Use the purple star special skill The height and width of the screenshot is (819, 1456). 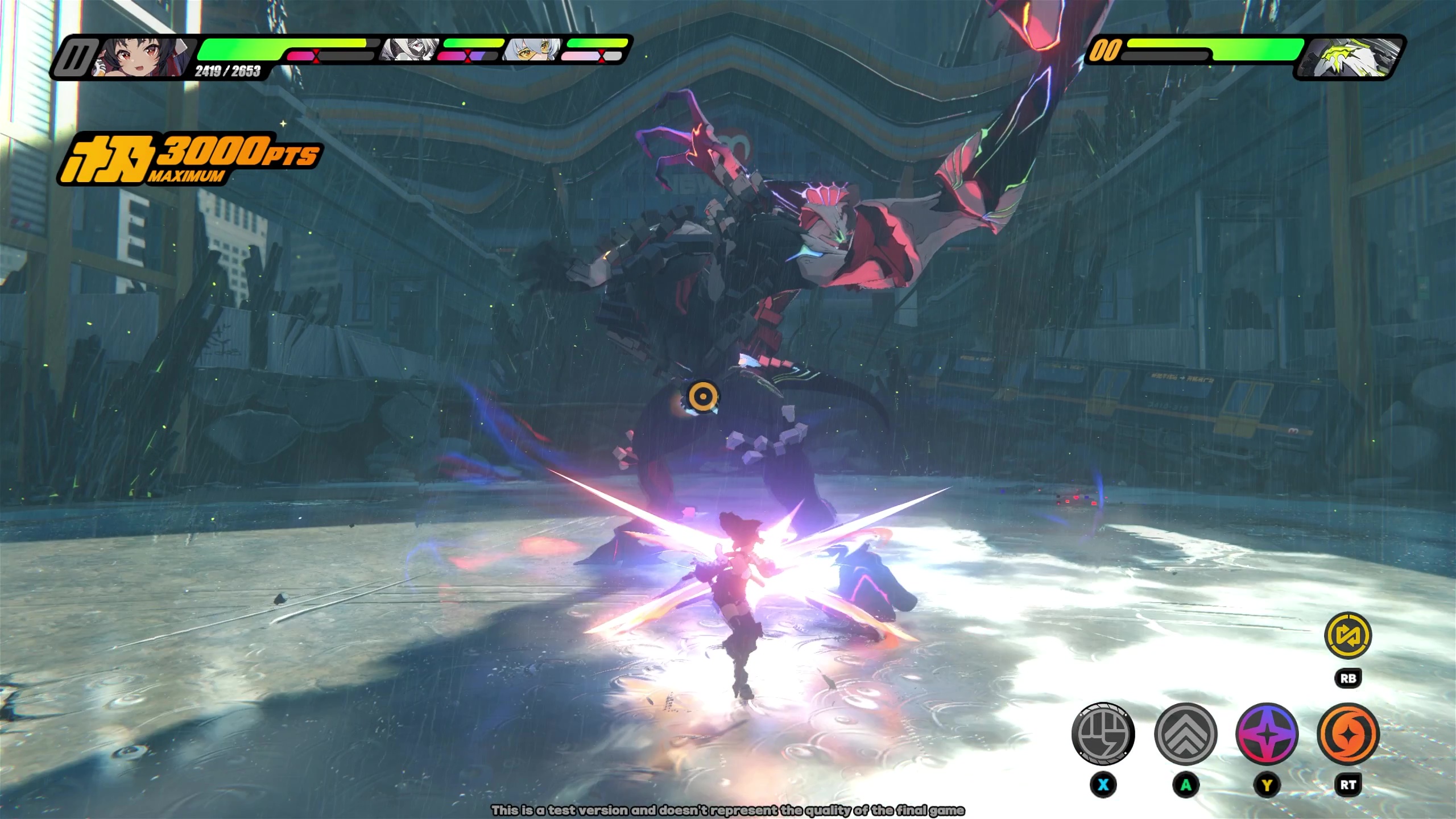point(1267,734)
